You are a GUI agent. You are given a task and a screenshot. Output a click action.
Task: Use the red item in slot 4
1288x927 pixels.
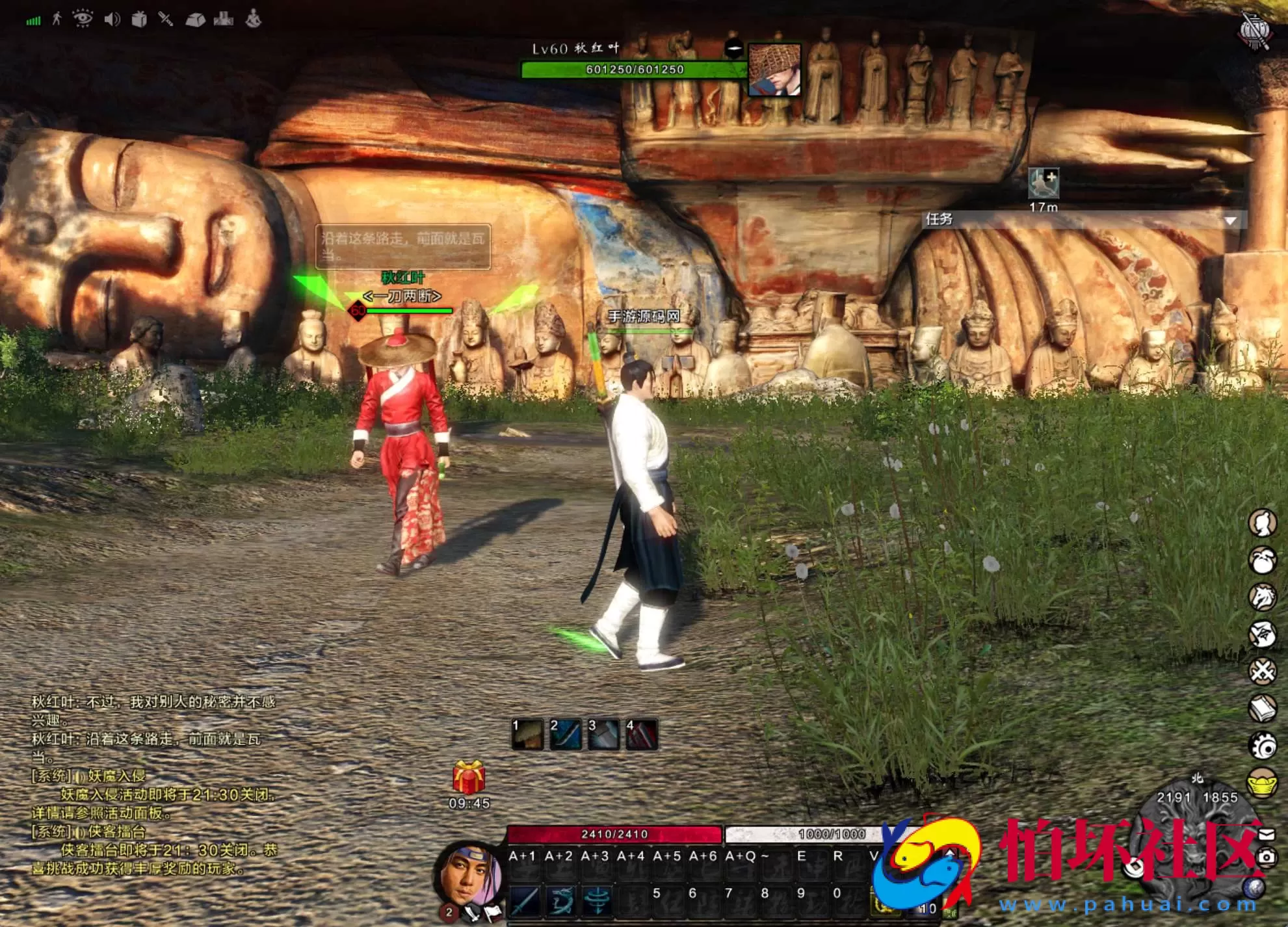tap(641, 735)
